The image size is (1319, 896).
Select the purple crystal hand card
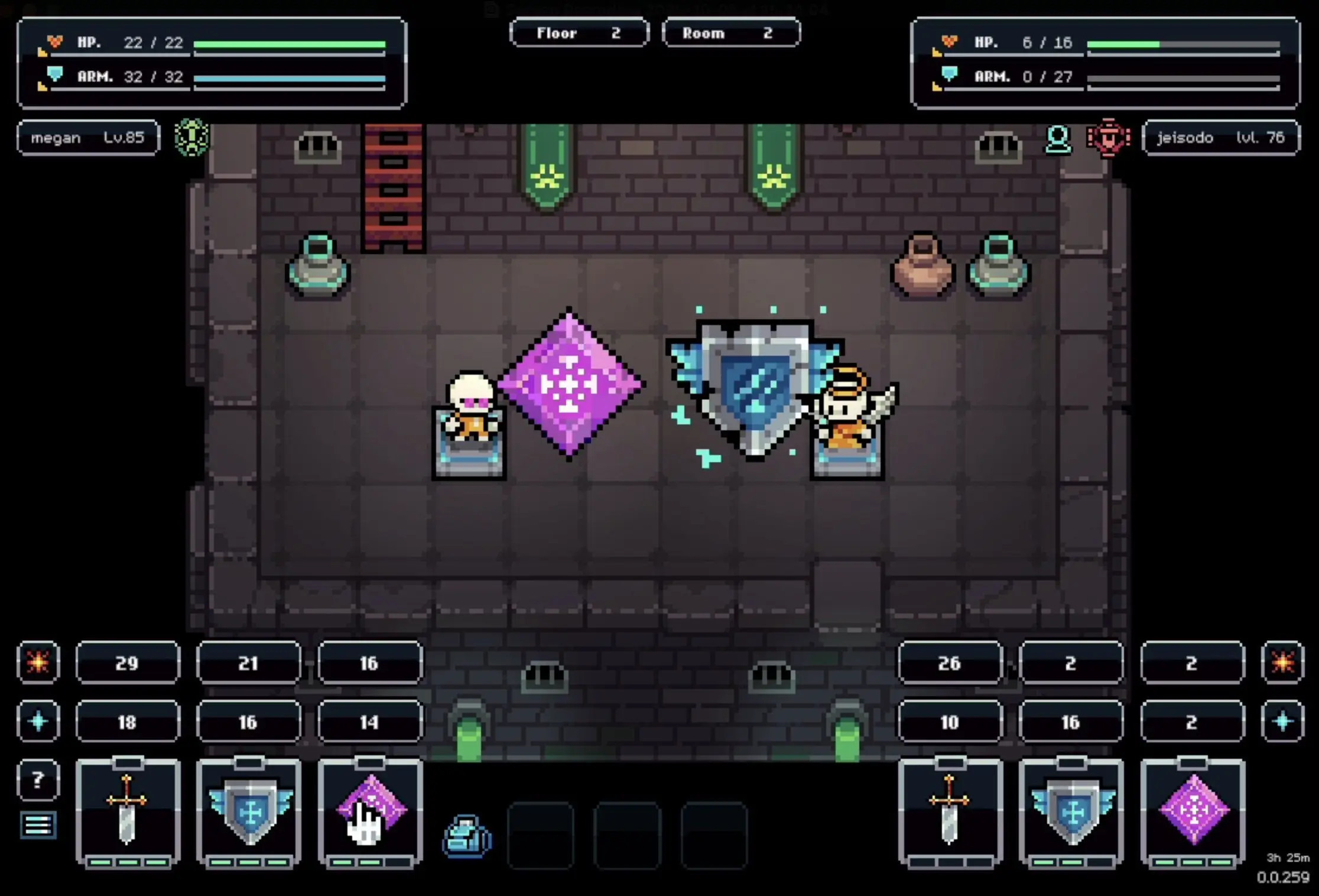370,816
